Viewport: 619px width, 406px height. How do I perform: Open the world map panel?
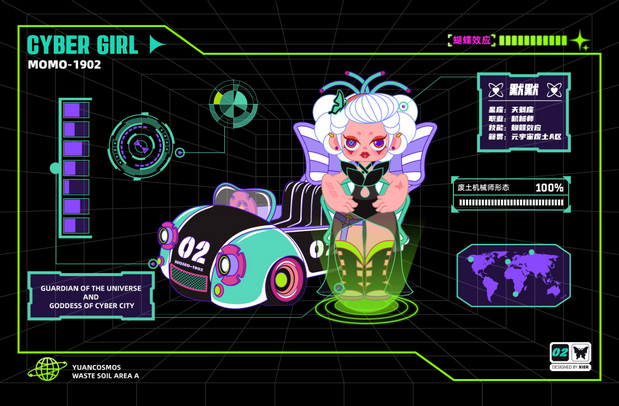pos(513,273)
